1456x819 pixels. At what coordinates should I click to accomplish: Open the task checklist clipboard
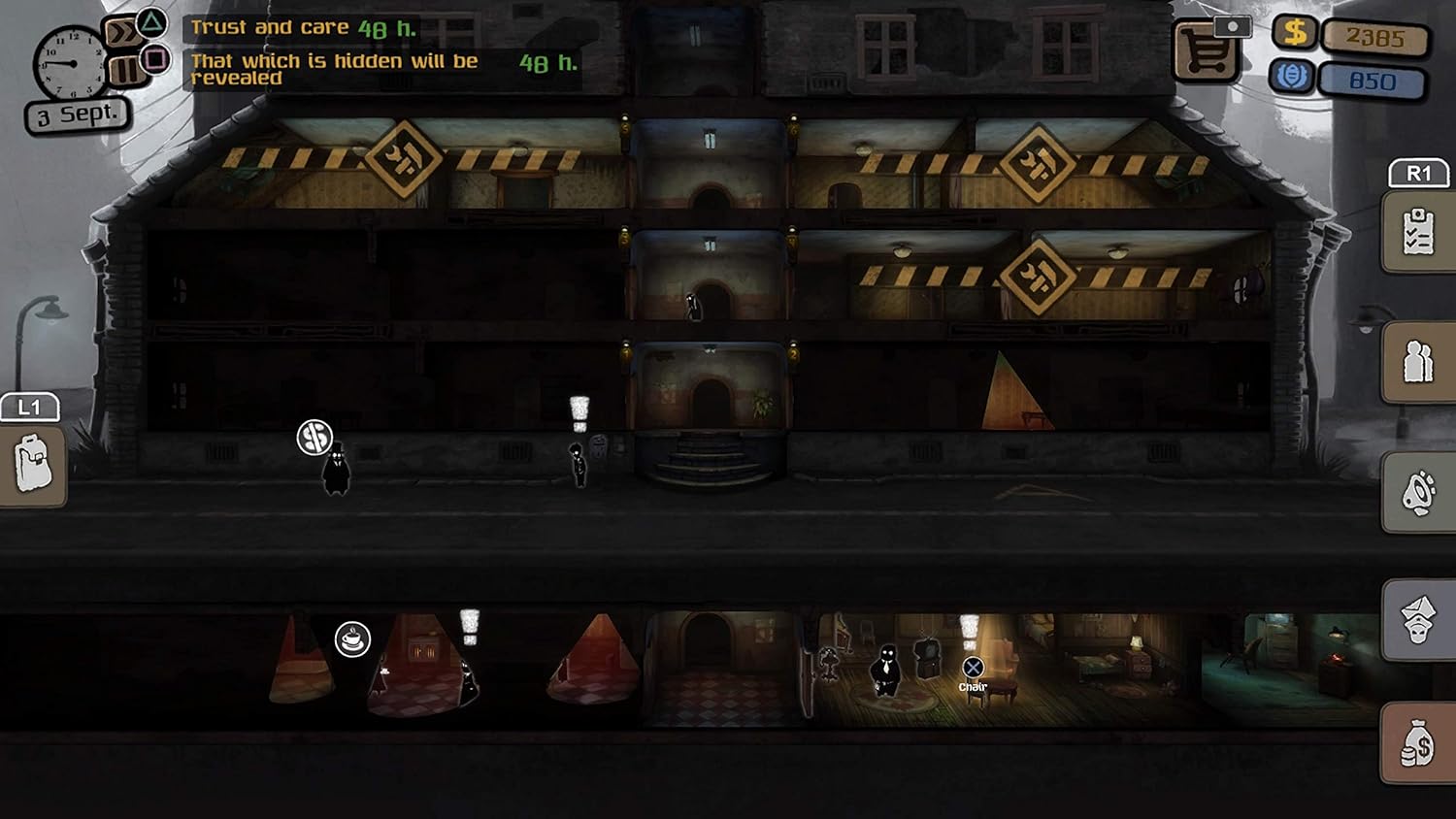[1418, 232]
